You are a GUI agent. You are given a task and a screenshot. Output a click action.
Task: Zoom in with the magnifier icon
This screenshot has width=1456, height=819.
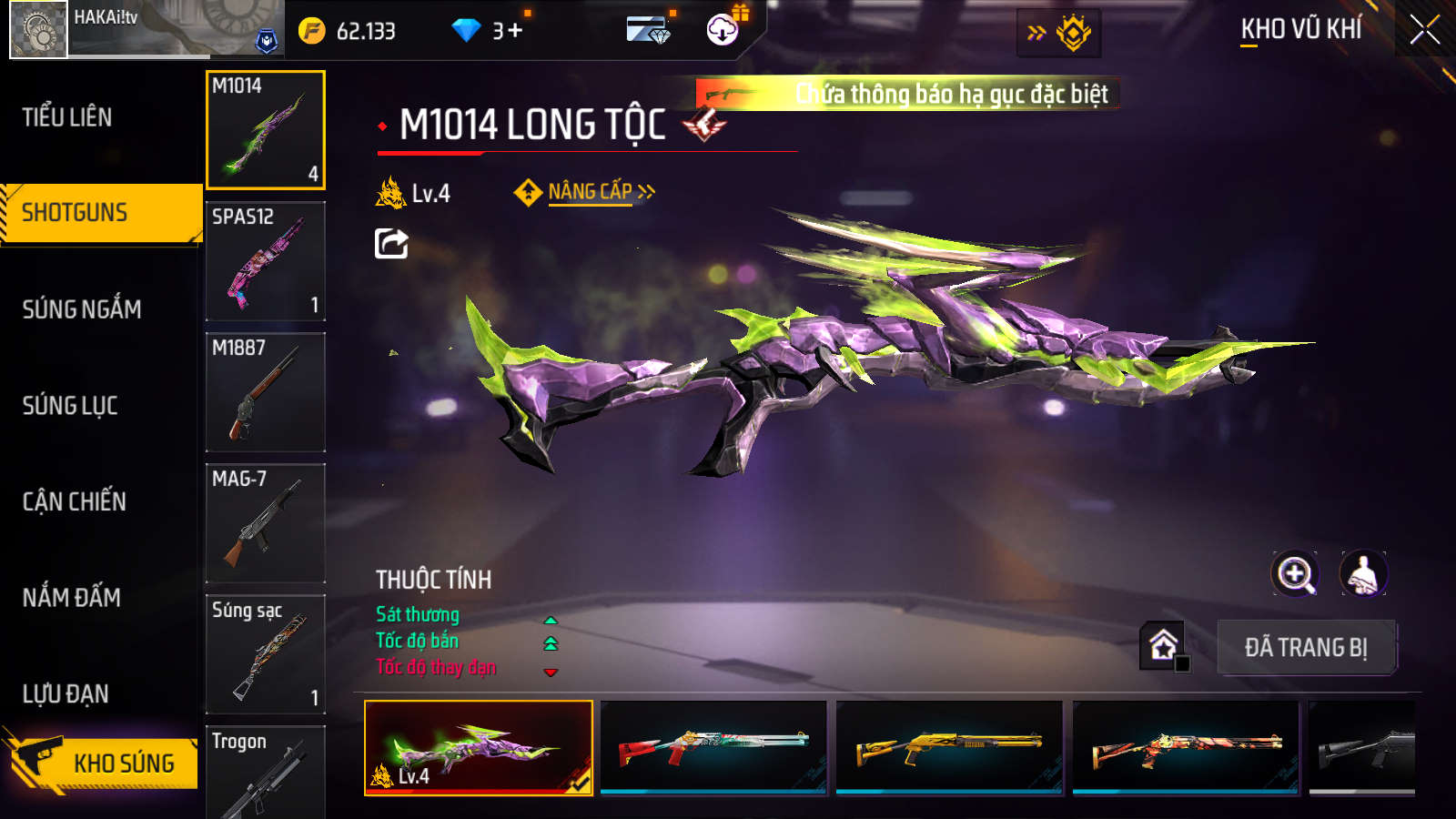coord(1295,574)
